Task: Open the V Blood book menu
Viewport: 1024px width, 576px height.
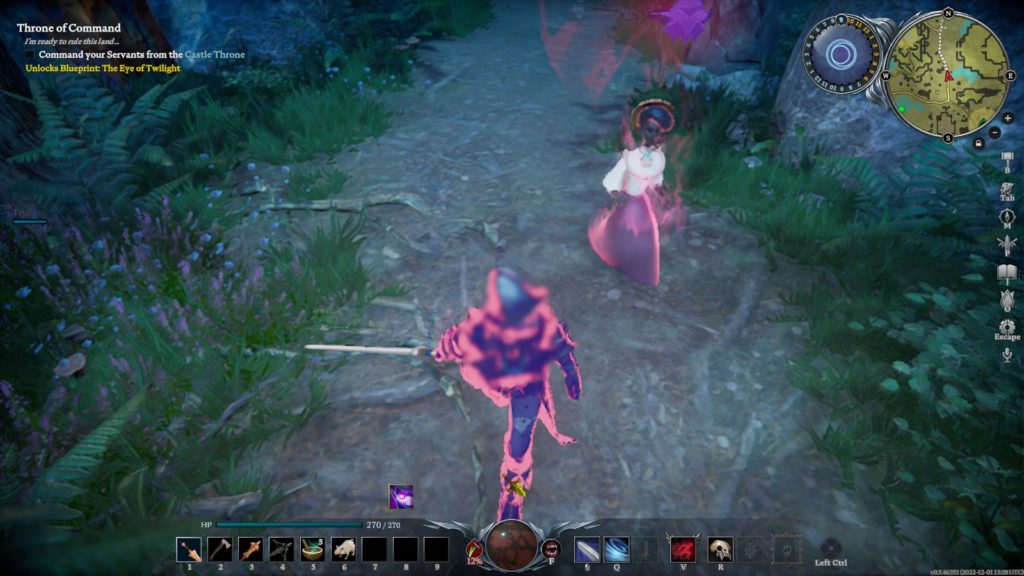Action: tap(1007, 271)
